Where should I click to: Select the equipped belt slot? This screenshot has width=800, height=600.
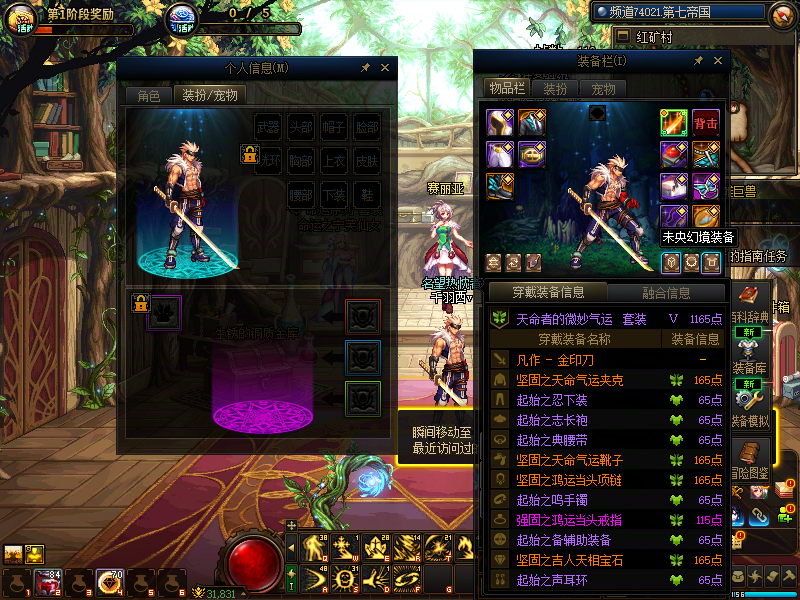coord(532,155)
